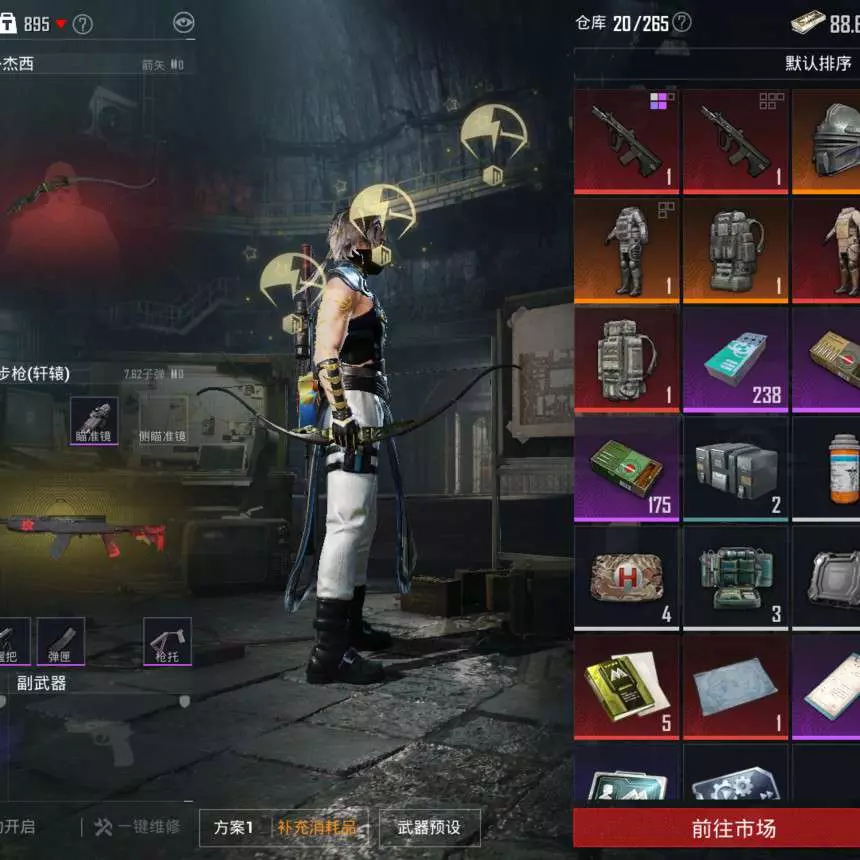
Task: Click 一键维修 to repair all gear
Action: [137, 827]
